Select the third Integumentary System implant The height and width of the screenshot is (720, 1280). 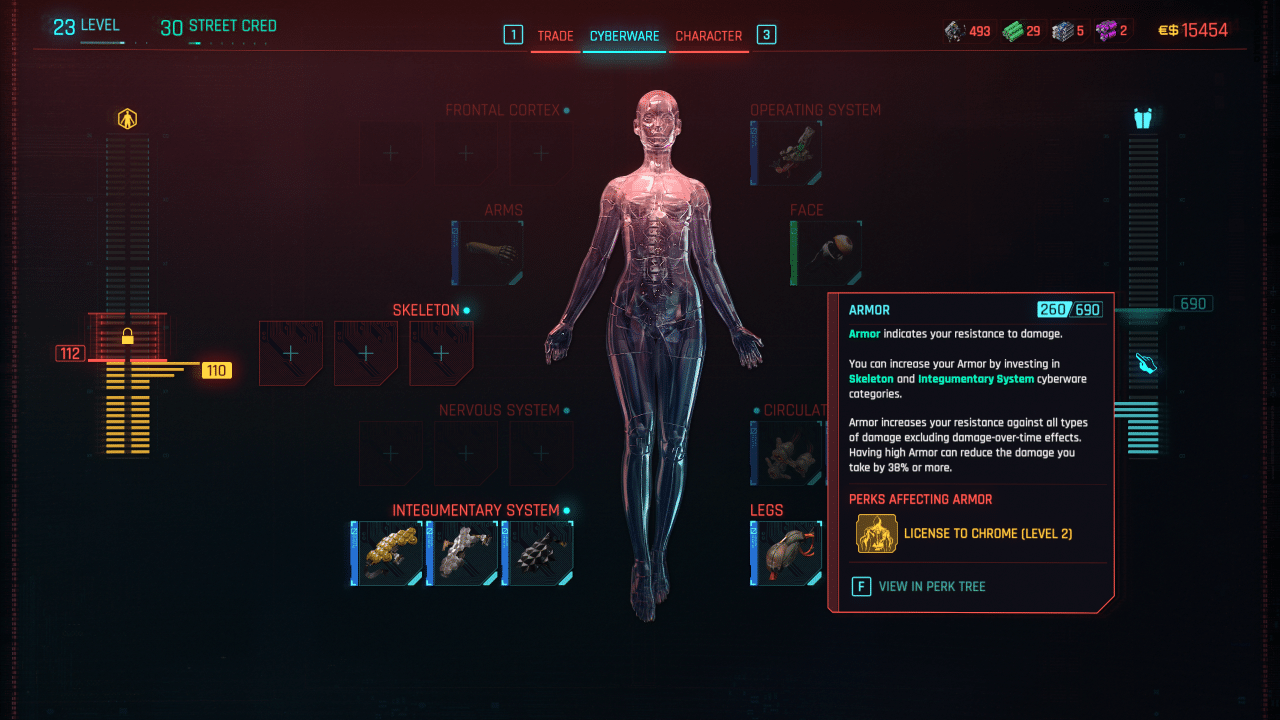pyautogui.click(x=537, y=552)
